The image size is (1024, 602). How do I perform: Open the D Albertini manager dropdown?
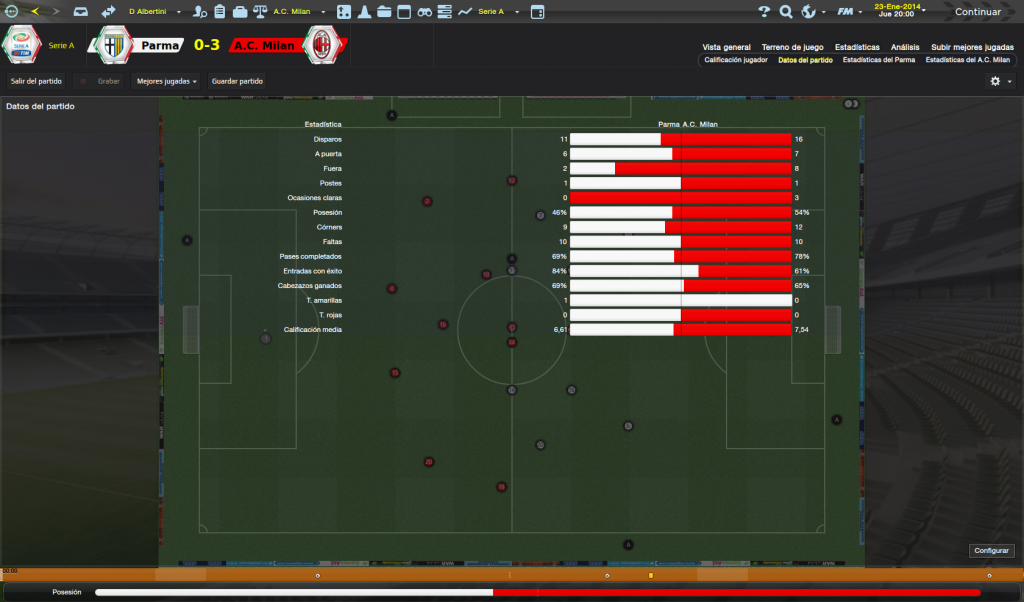150,12
